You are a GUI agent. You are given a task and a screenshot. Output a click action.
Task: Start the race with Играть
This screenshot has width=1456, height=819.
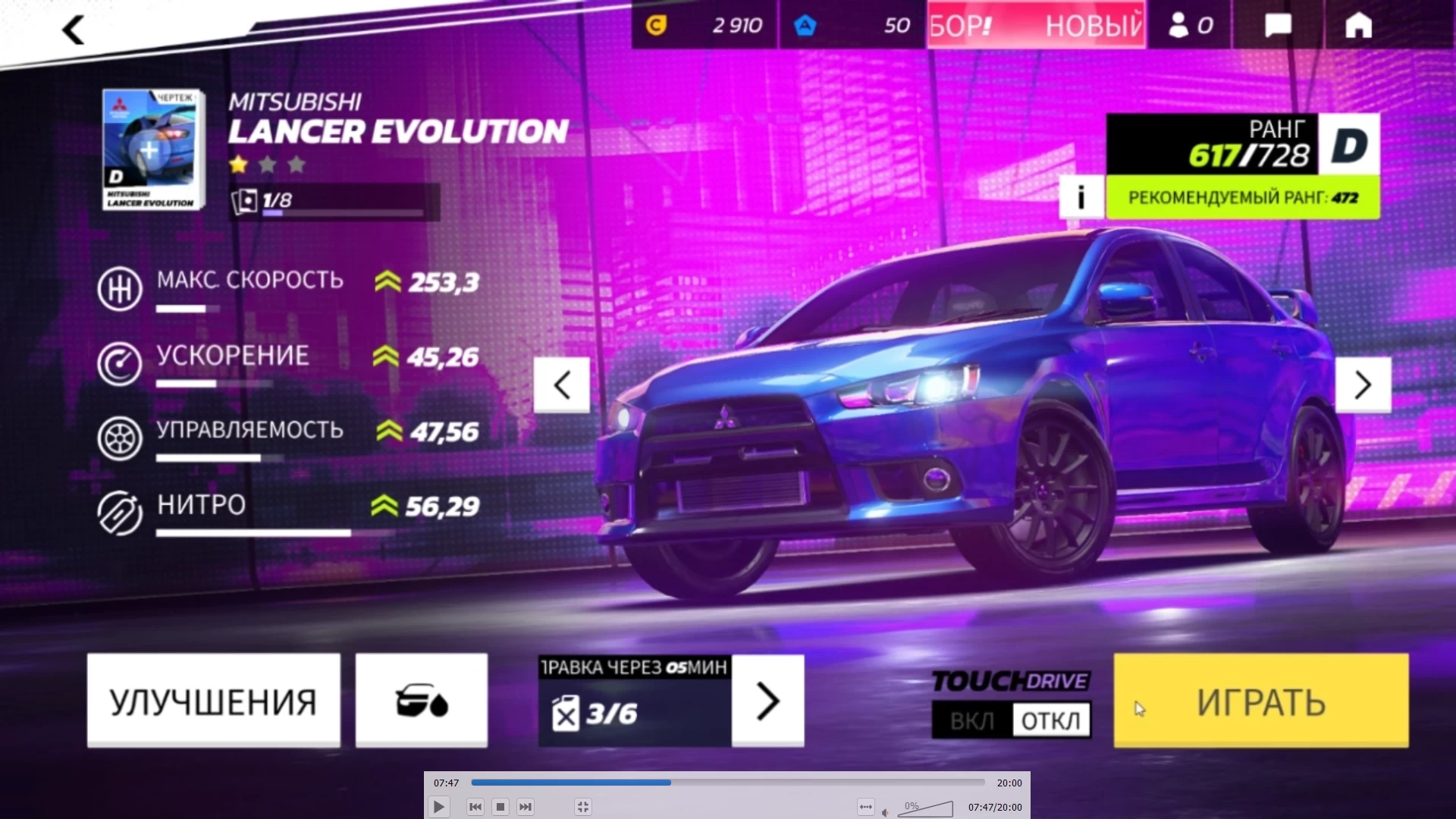click(1260, 701)
